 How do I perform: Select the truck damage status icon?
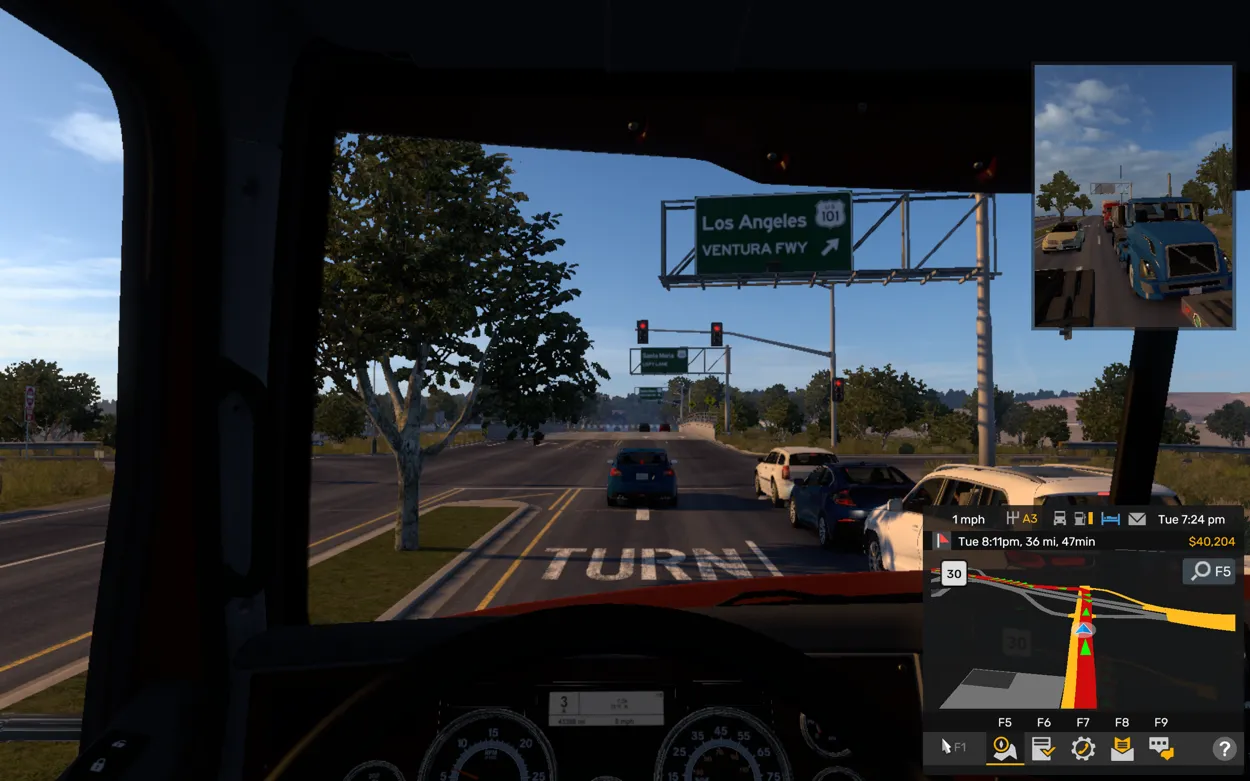click(x=1059, y=519)
